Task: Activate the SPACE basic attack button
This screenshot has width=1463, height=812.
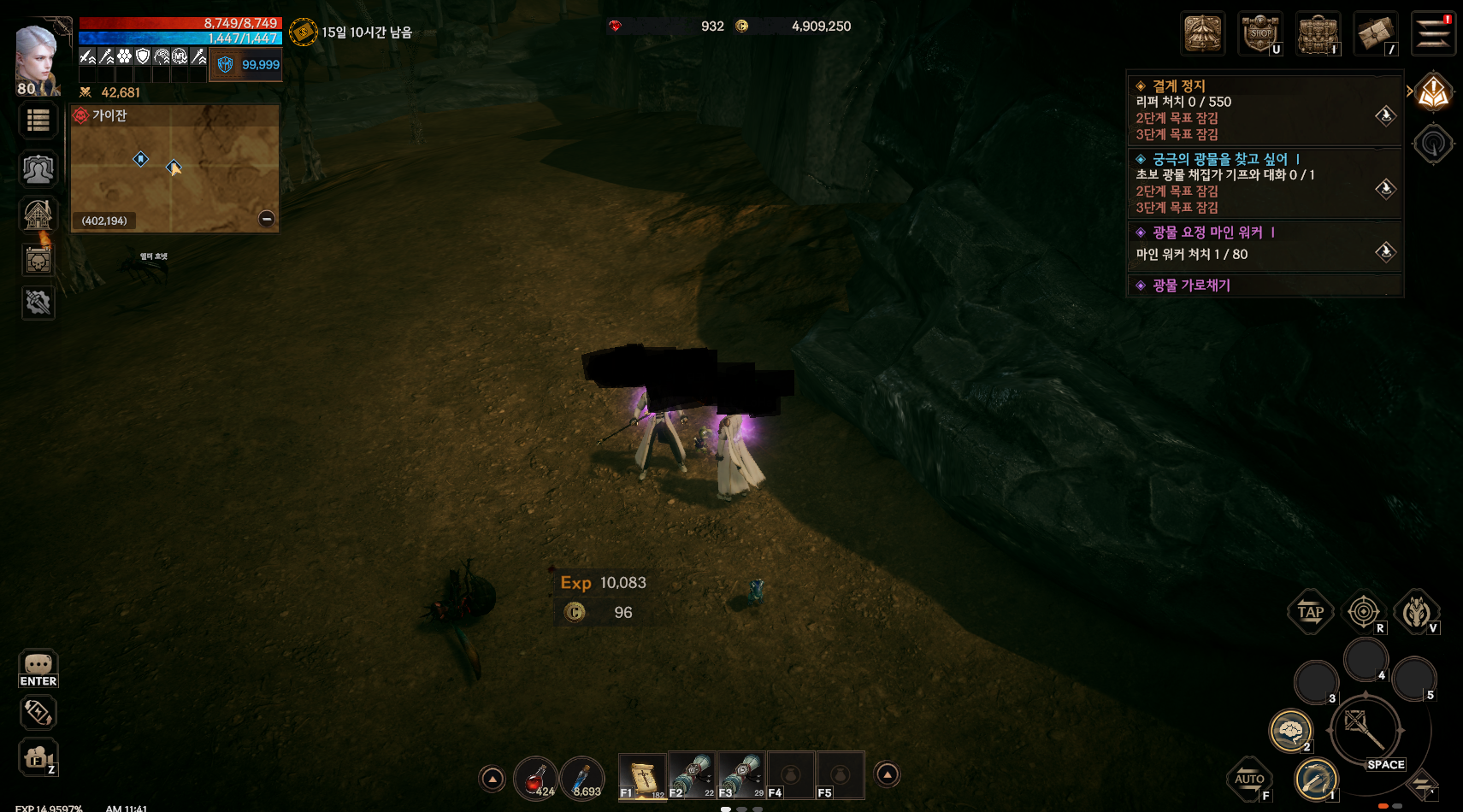Action: click(x=1366, y=732)
